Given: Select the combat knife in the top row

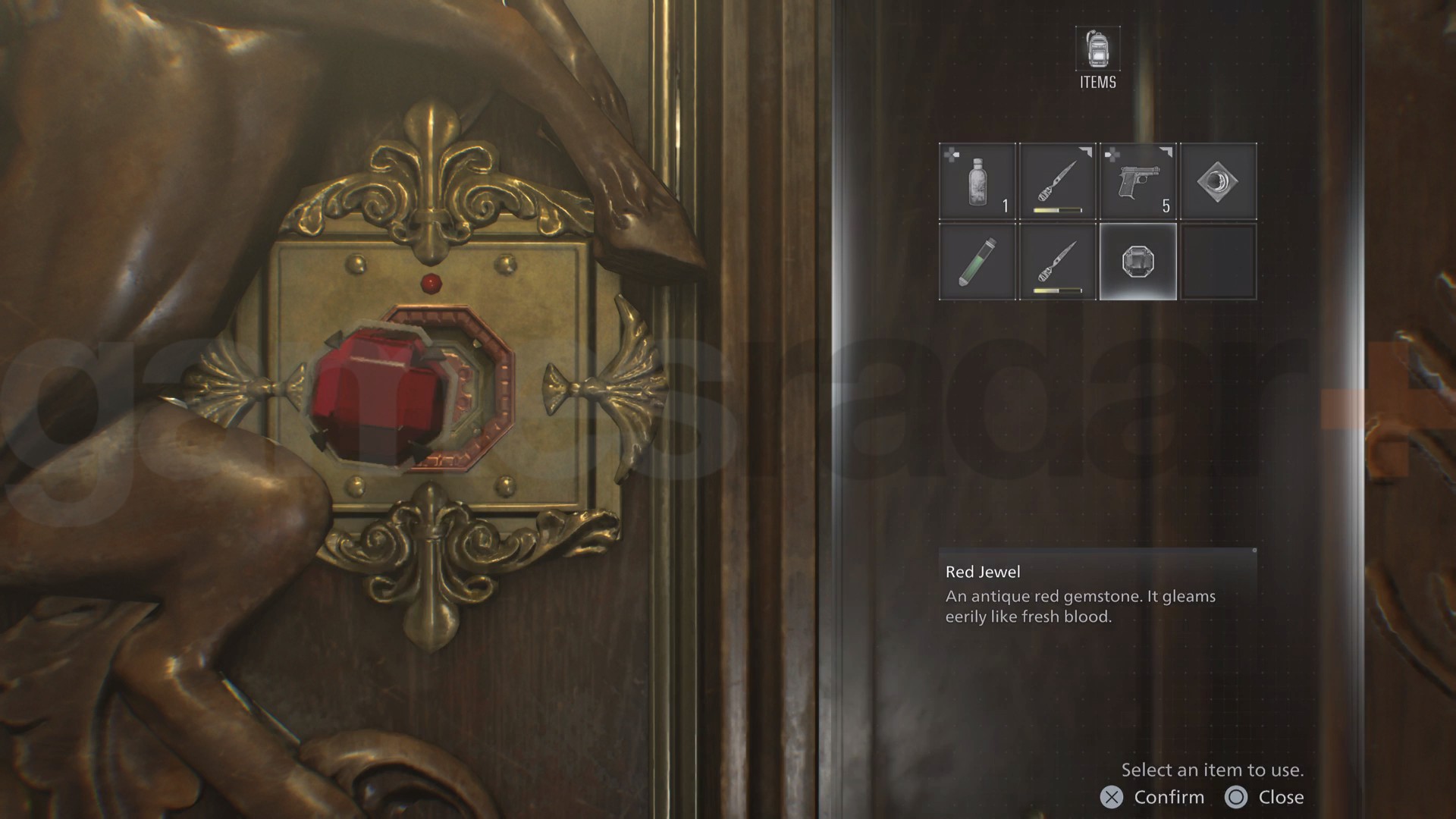Looking at the screenshot, I should click(x=1057, y=180).
